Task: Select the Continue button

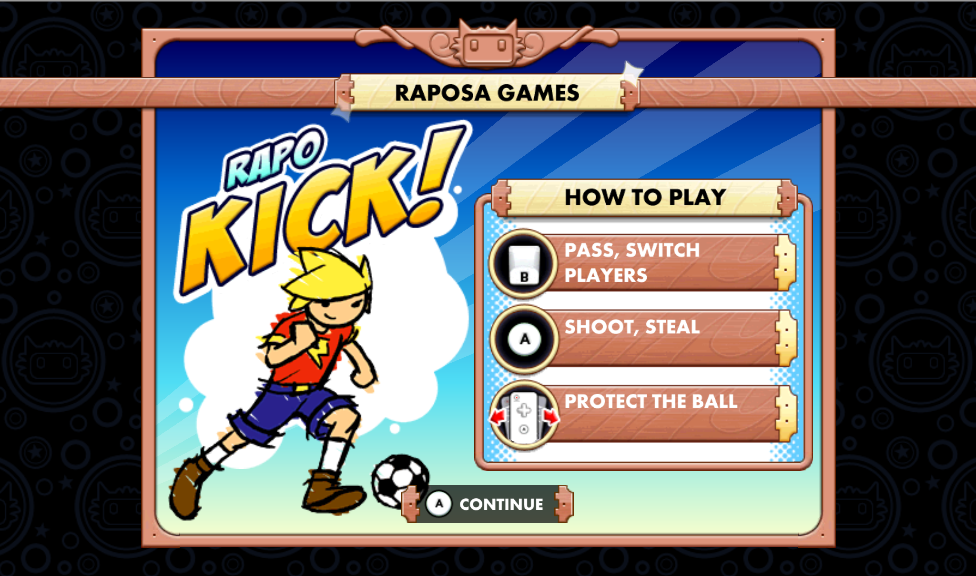Action: click(488, 504)
